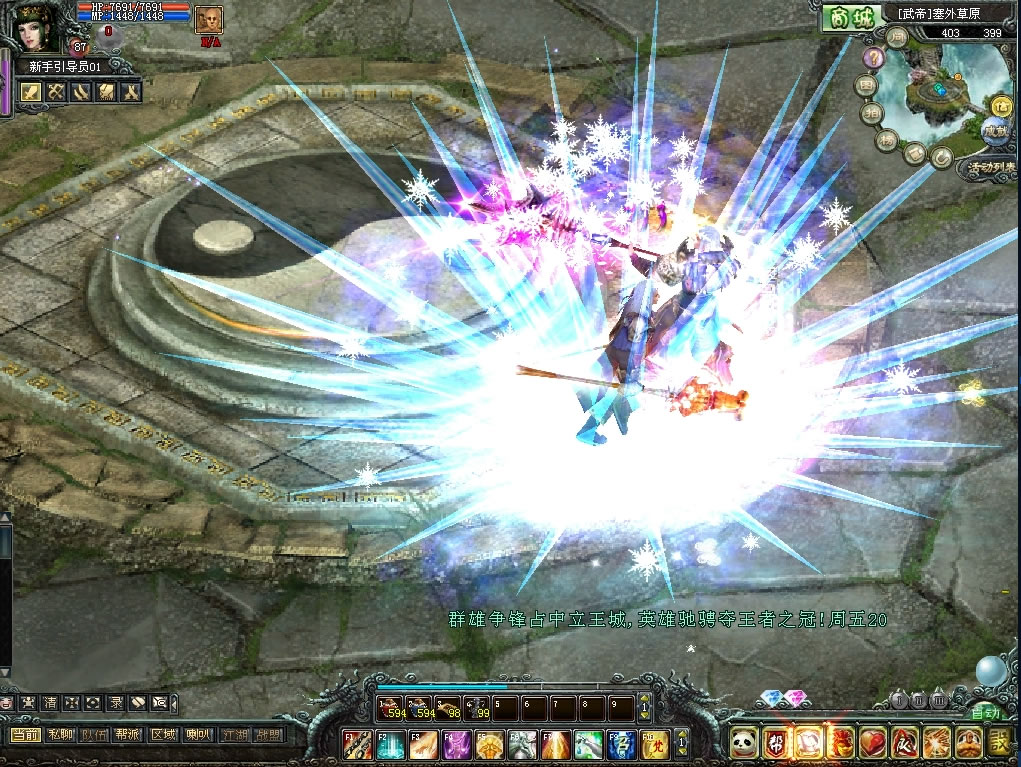Select the player portrait avatar
Screen dimensions: 1021x767
37,27
